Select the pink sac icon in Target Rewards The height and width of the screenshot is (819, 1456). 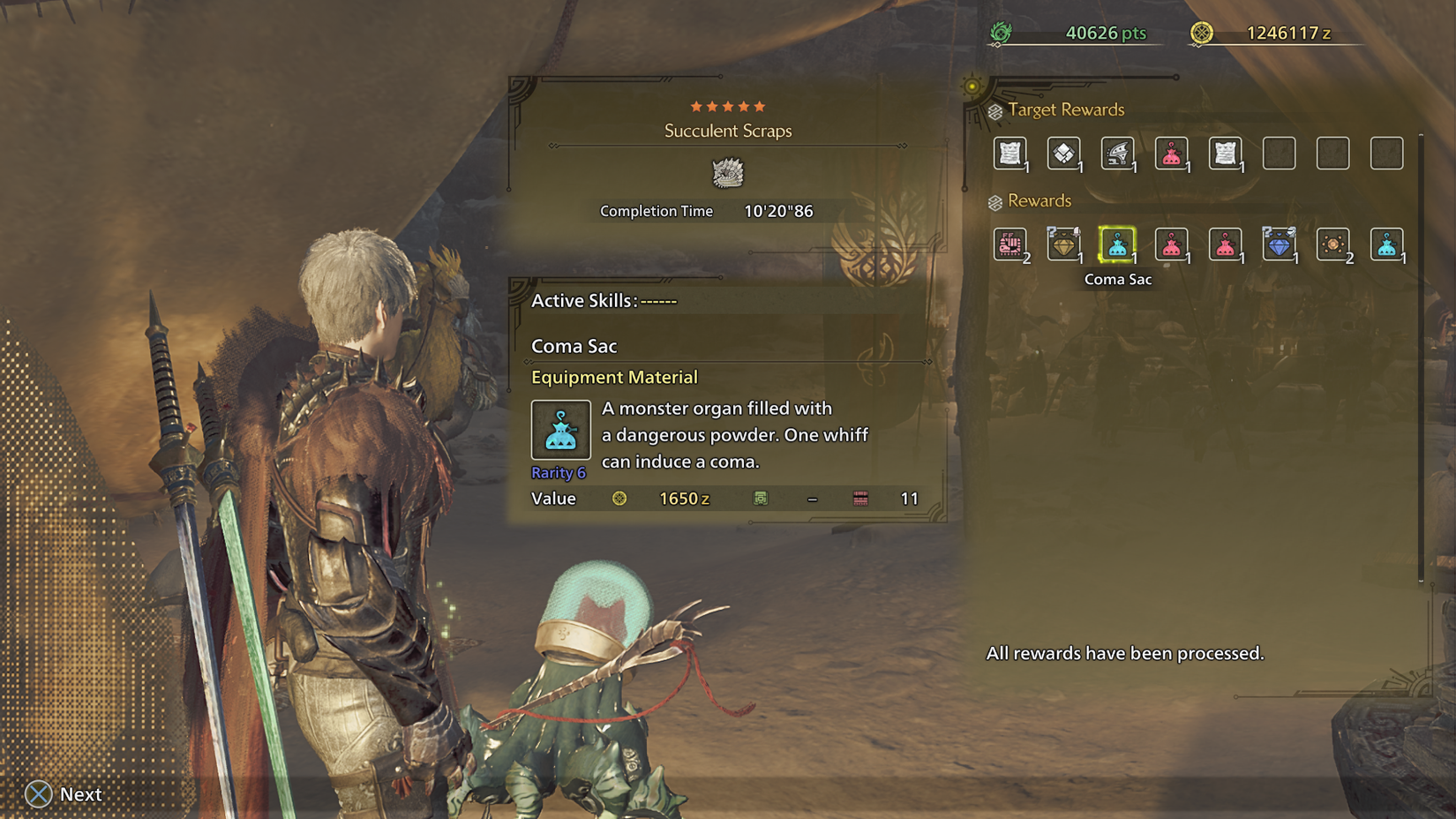1173,152
